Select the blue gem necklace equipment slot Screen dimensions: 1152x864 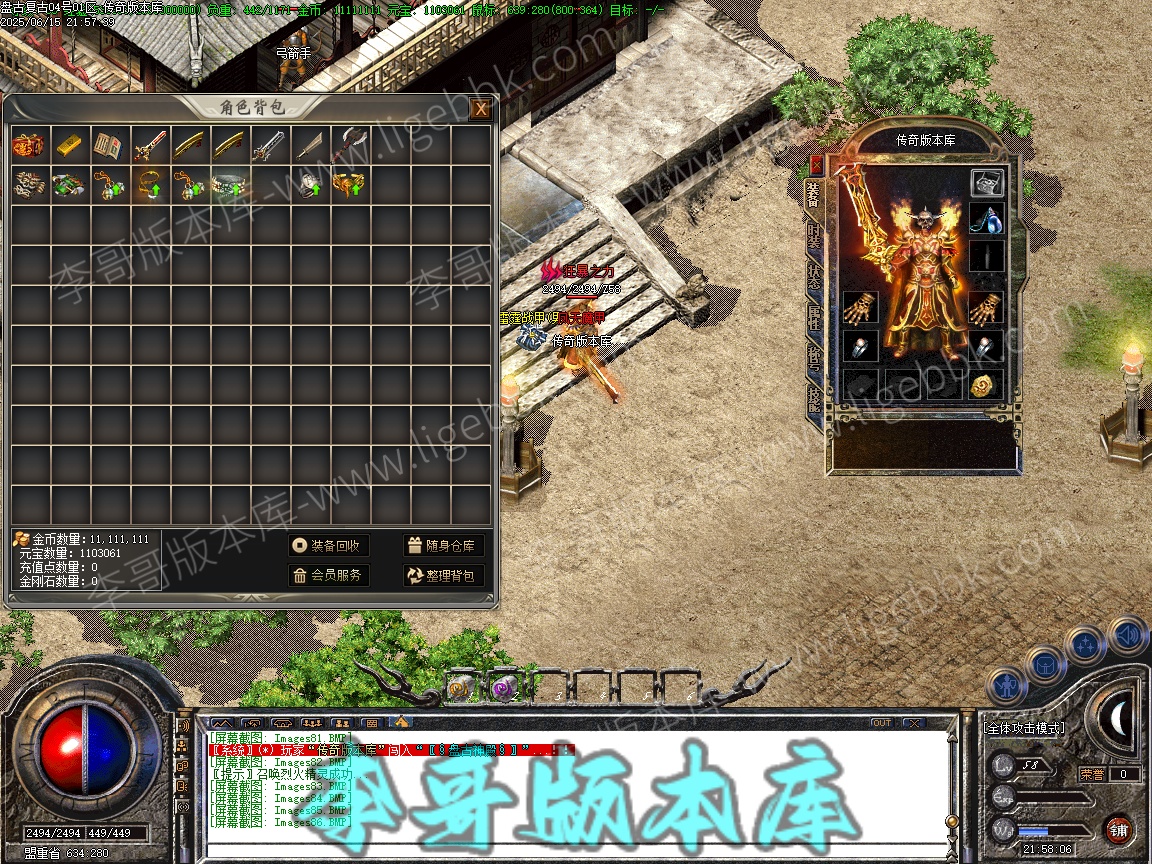[986, 218]
